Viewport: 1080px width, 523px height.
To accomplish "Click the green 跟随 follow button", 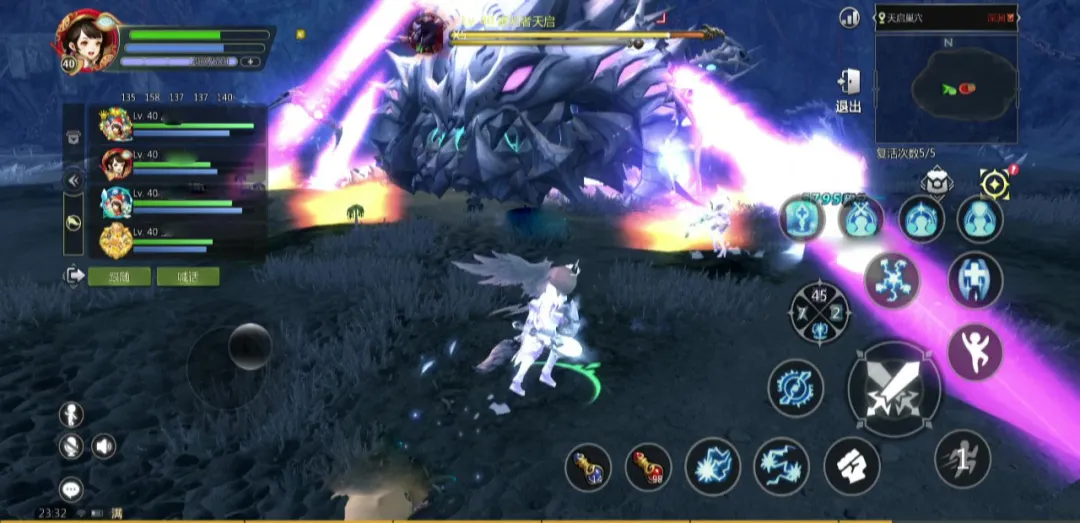I will [x=119, y=276].
